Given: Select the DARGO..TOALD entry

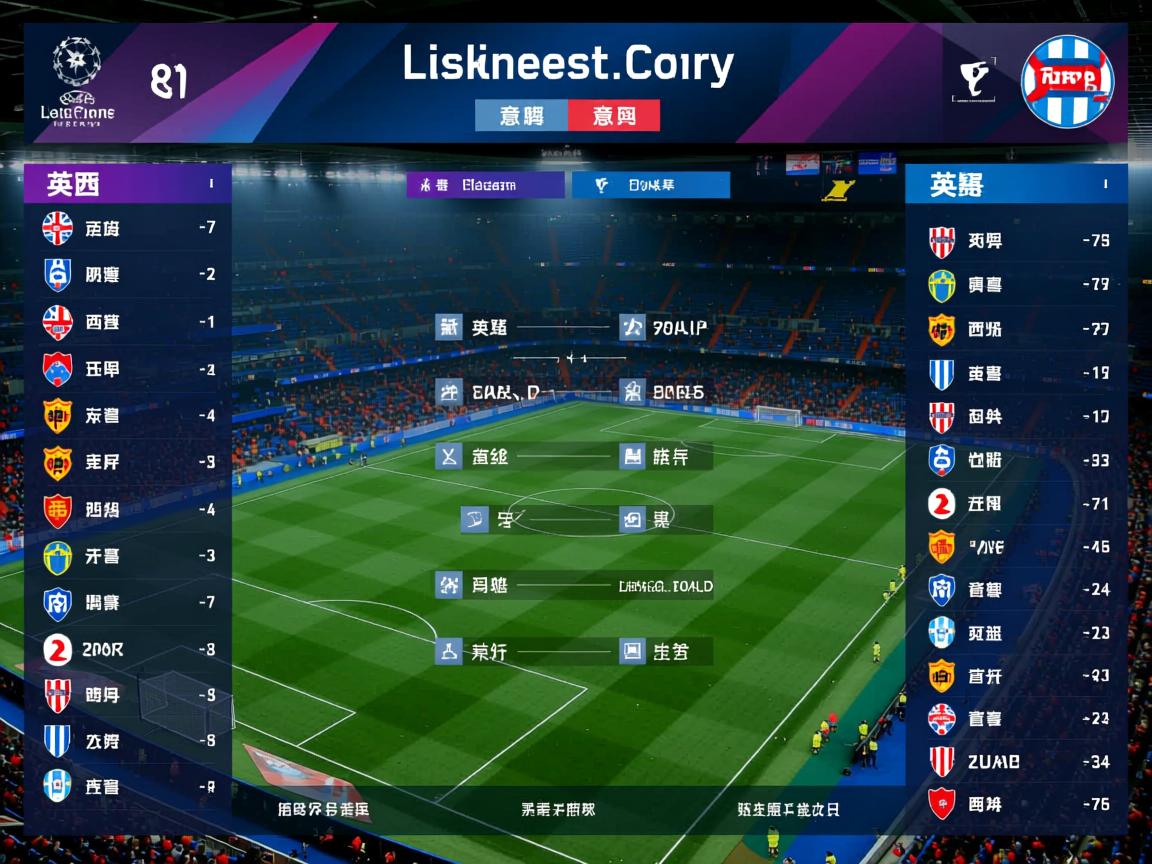Looking at the screenshot, I should (665, 586).
